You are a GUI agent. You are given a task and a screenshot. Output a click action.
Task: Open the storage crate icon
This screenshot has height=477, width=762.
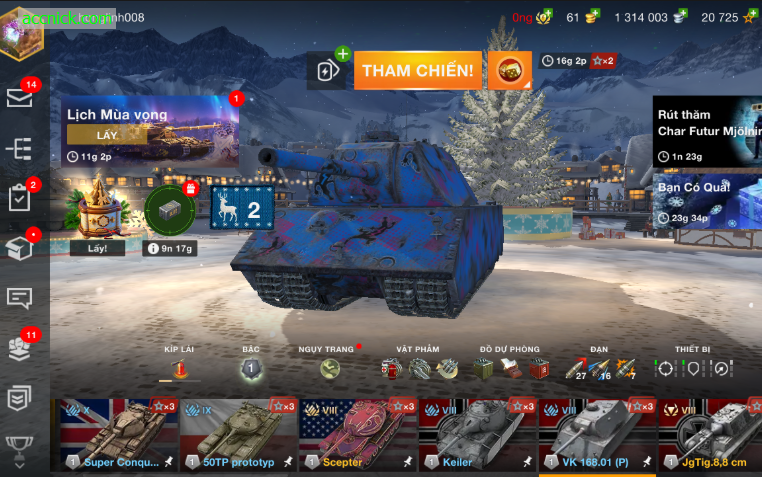19,247
